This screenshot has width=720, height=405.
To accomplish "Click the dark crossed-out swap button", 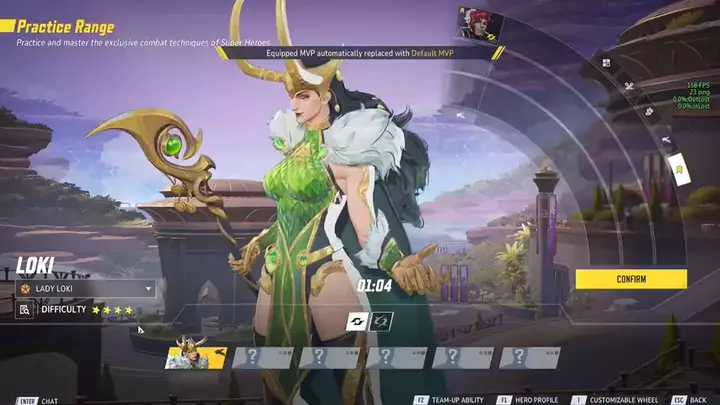I will pos(382,321).
